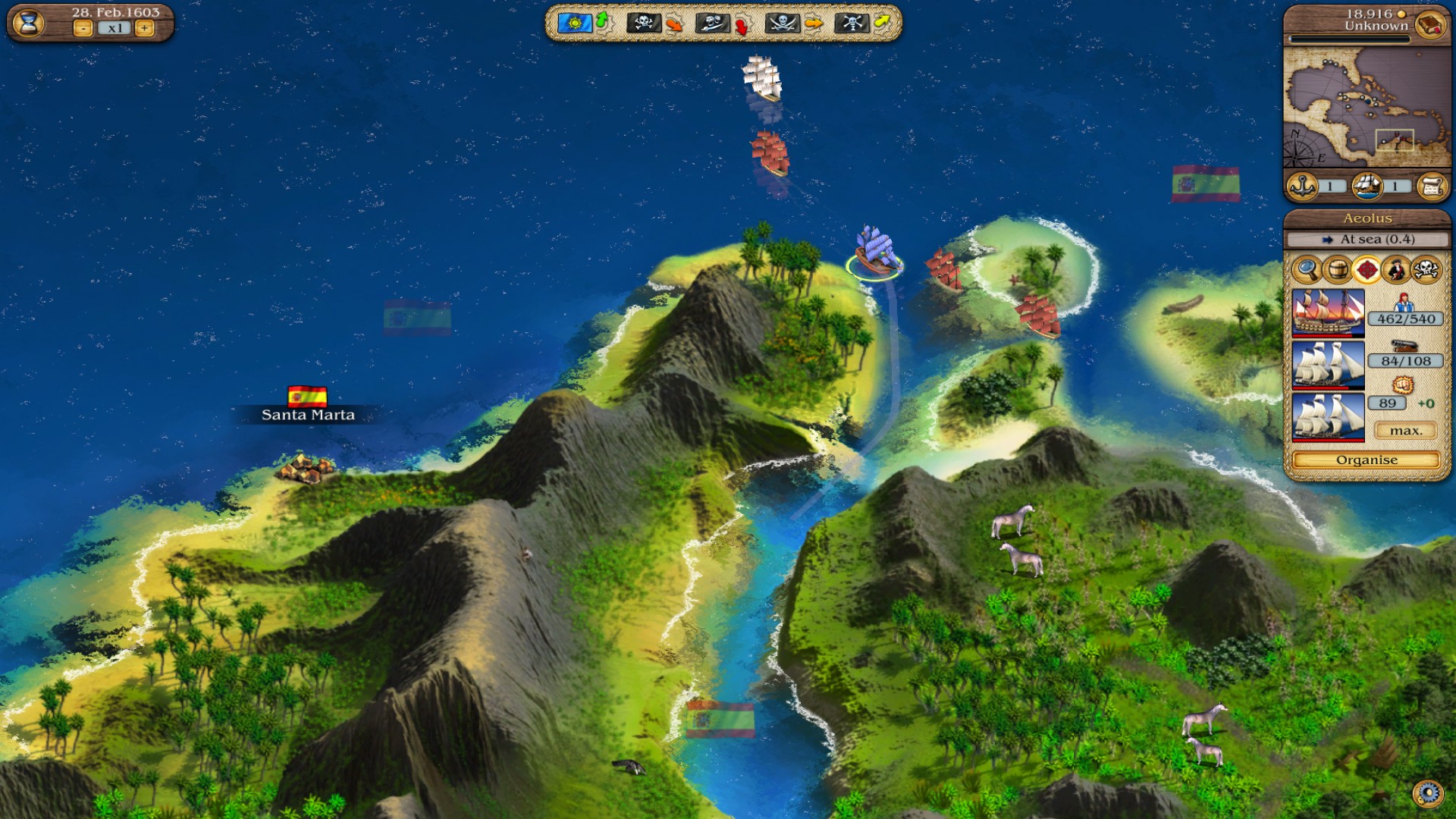This screenshot has width=1456, height=819.
Task: Decrease game speed with minus button
Action: 83,29
